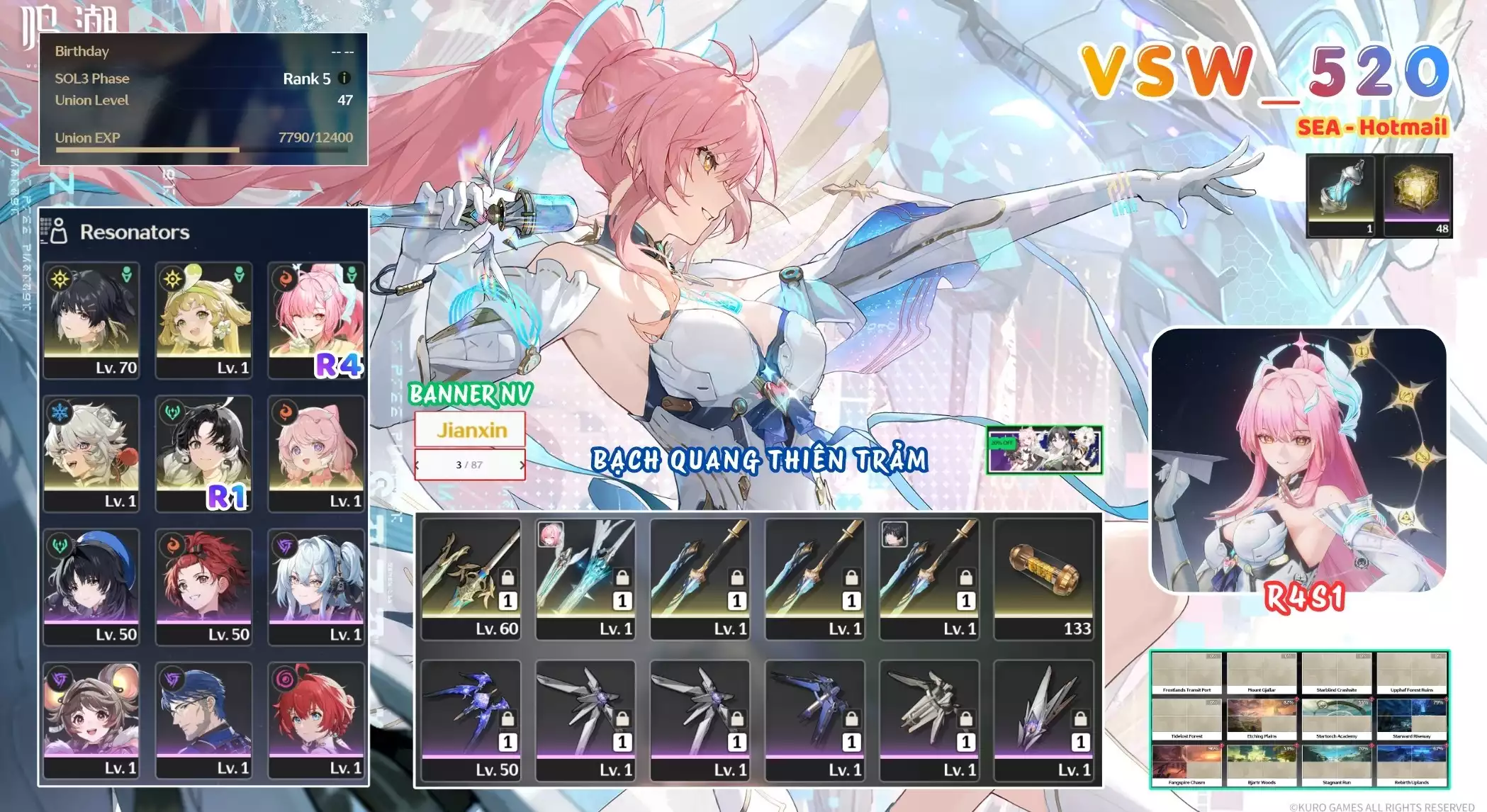The height and width of the screenshot is (812, 1487).
Task: Click the left arrow beside the 3/87 counter
Action: pyautogui.click(x=417, y=466)
